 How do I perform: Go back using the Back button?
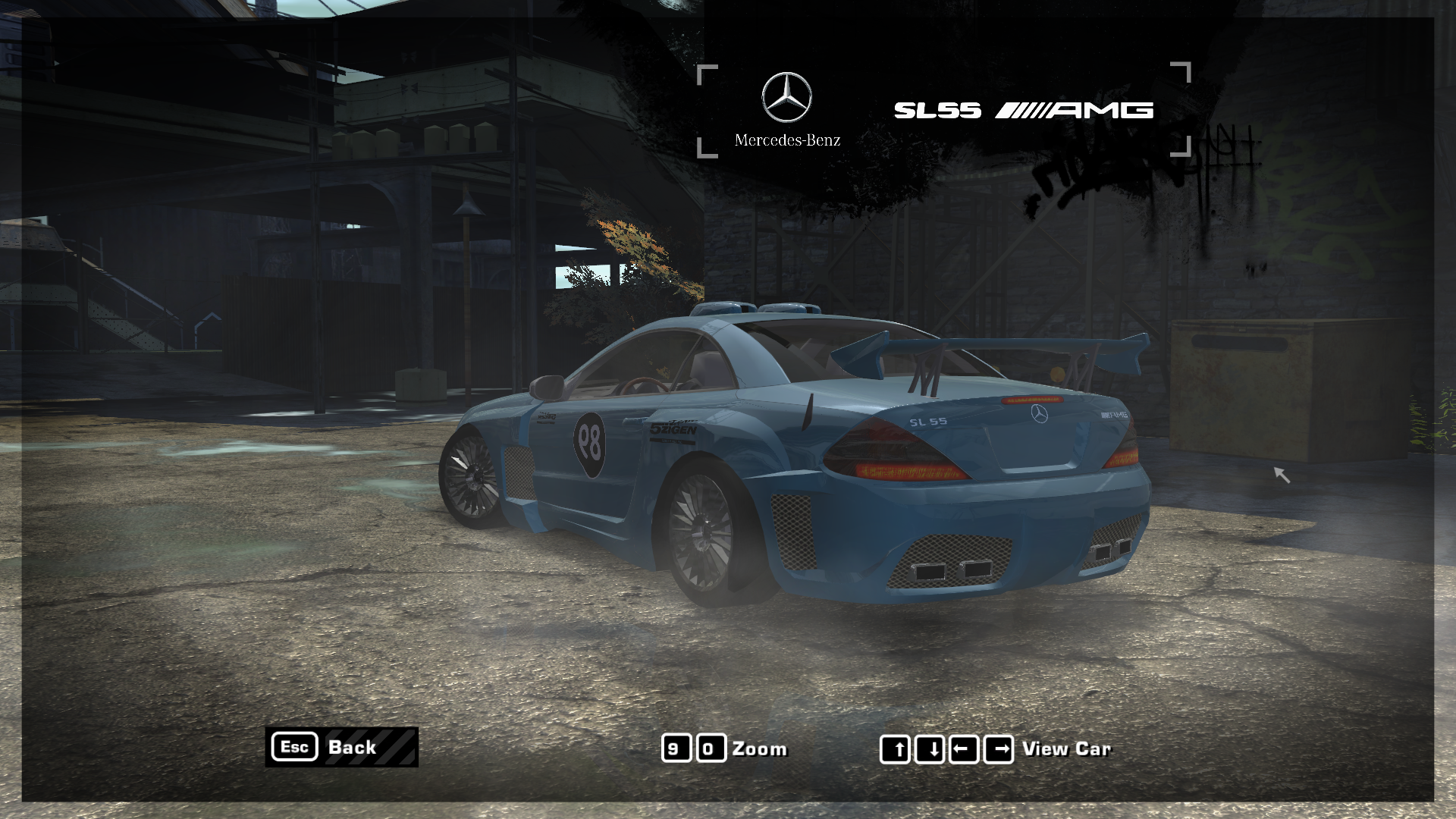[x=342, y=747]
